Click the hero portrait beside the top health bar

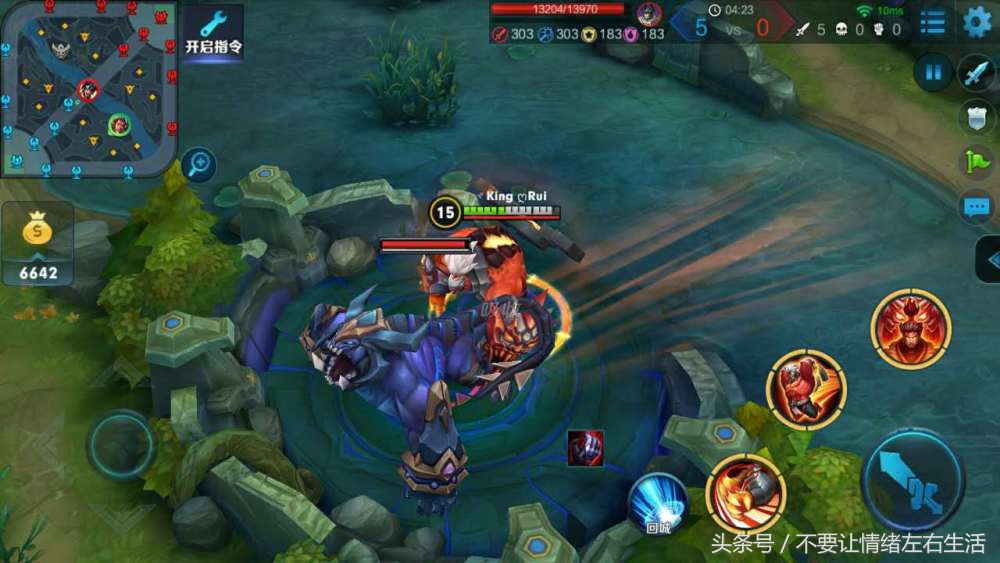click(649, 15)
